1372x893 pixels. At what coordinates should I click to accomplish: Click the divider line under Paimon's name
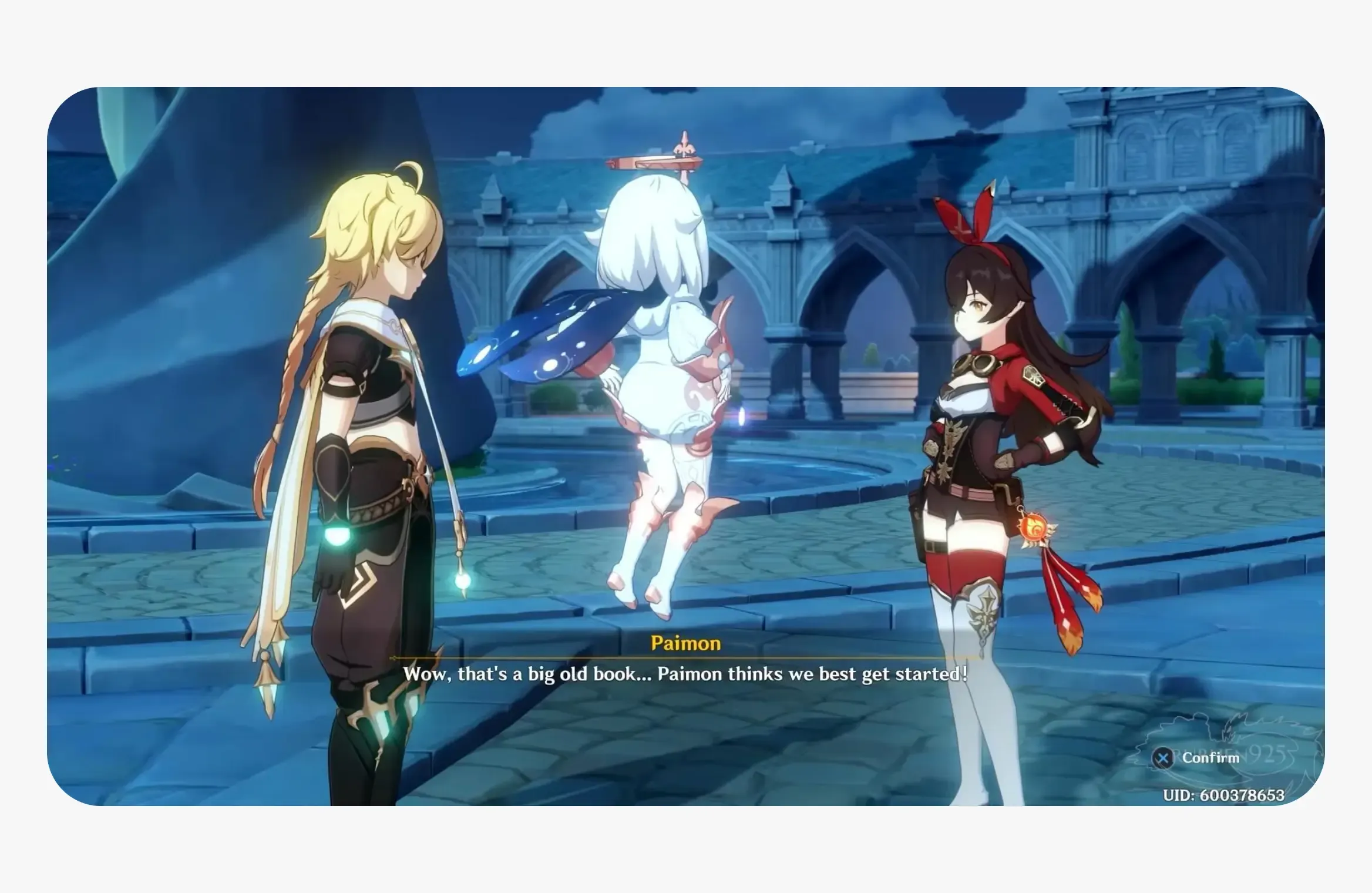(685, 658)
